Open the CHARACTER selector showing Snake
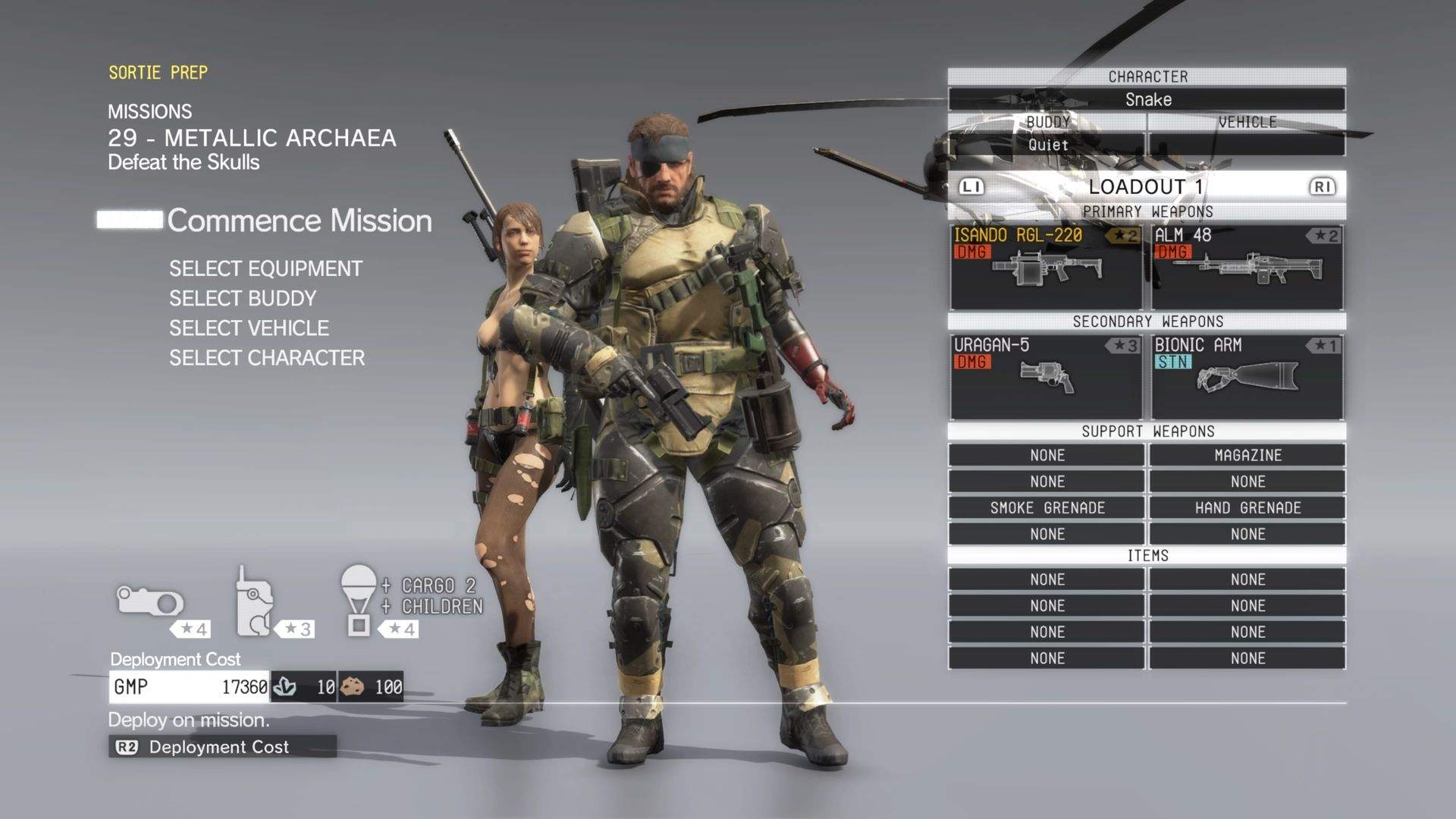The width and height of the screenshot is (1456, 819). (x=1147, y=99)
